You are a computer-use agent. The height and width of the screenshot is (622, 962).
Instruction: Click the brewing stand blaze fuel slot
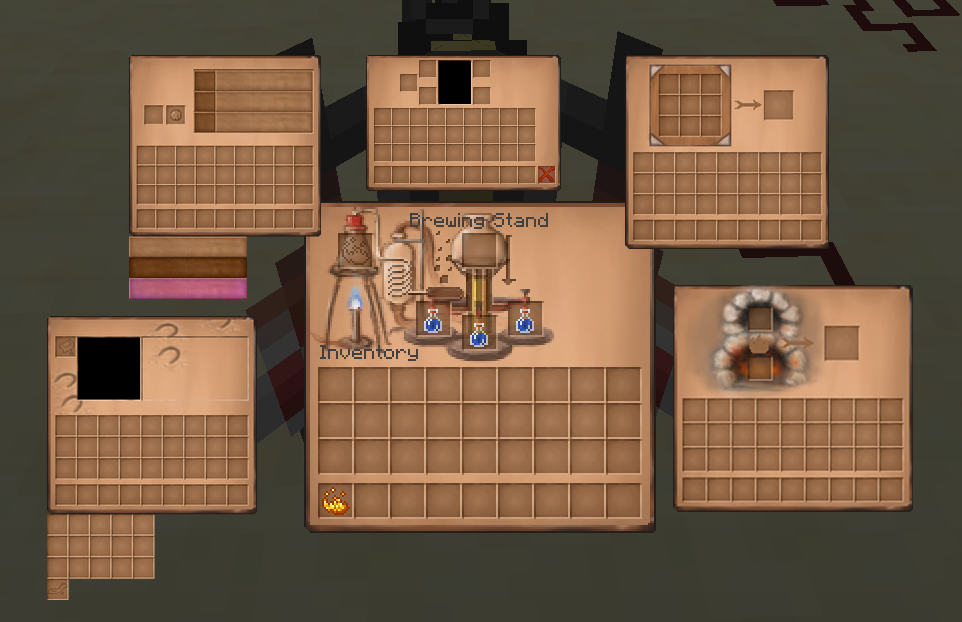[x=355, y=248]
